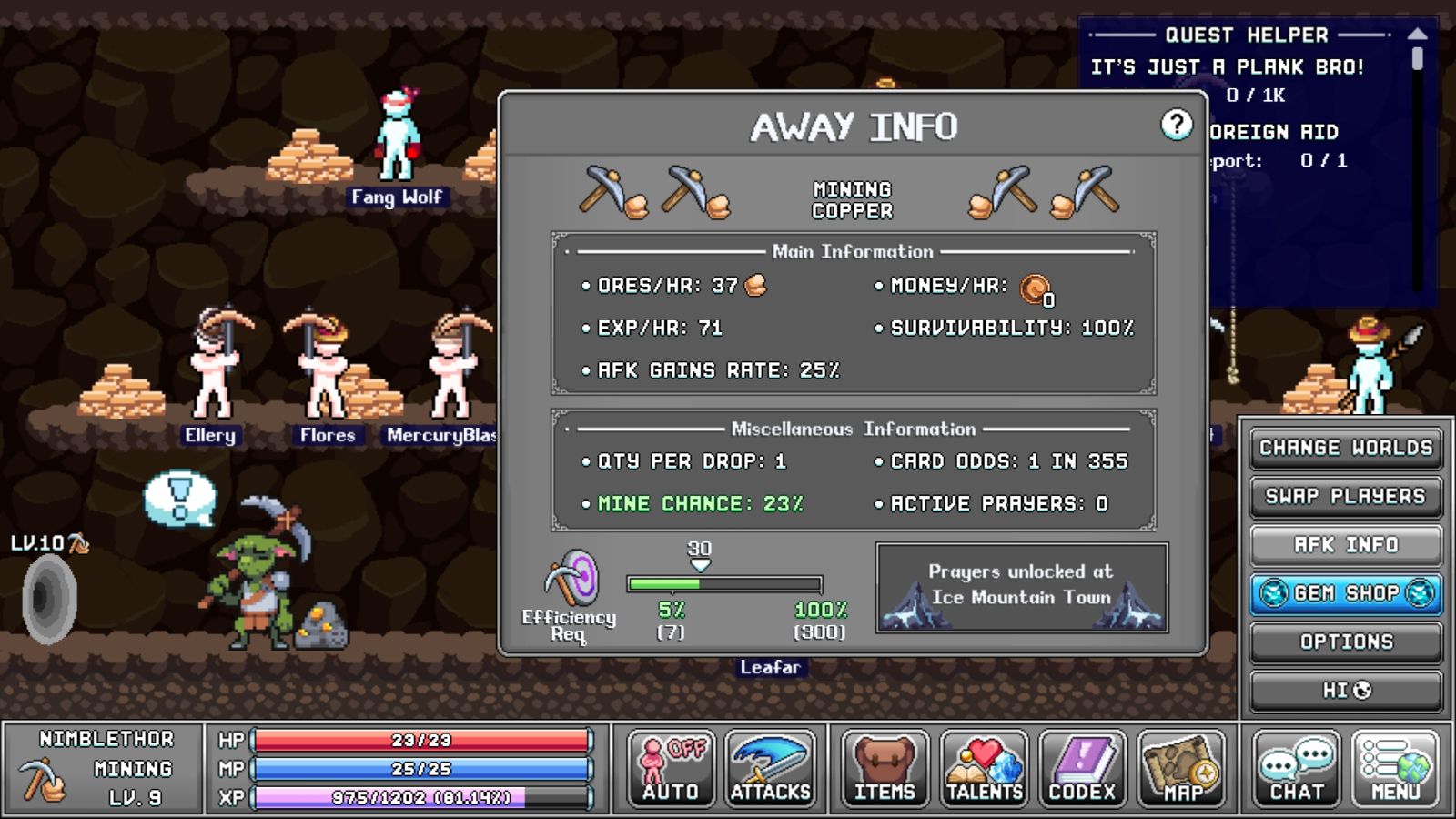Open the Codex book
This screenshot has height=819, width=1456.
pyautogui.click(x=1083, y=770)
